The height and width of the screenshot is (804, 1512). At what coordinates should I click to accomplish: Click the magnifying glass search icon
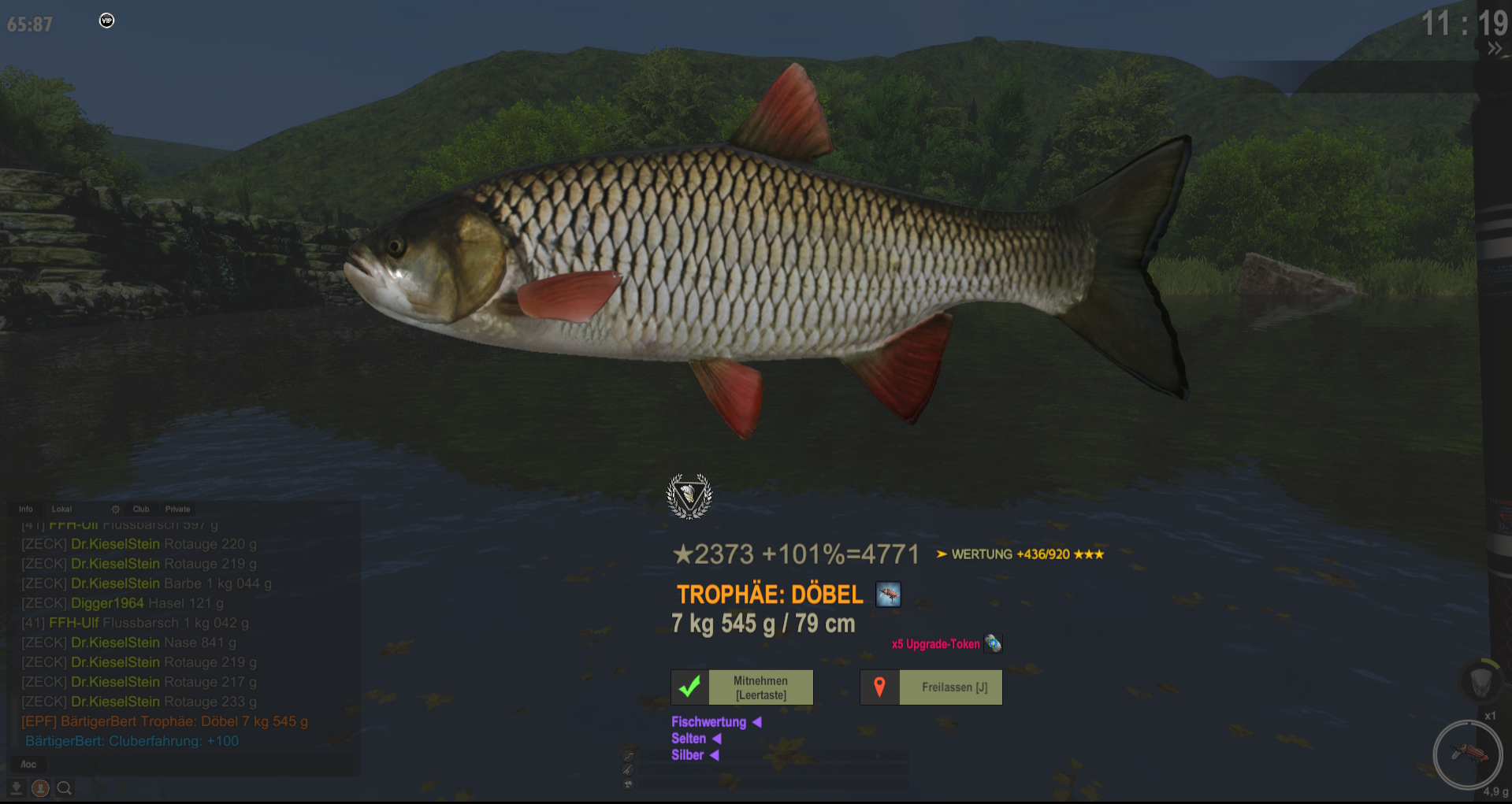(x=65, y=787)
